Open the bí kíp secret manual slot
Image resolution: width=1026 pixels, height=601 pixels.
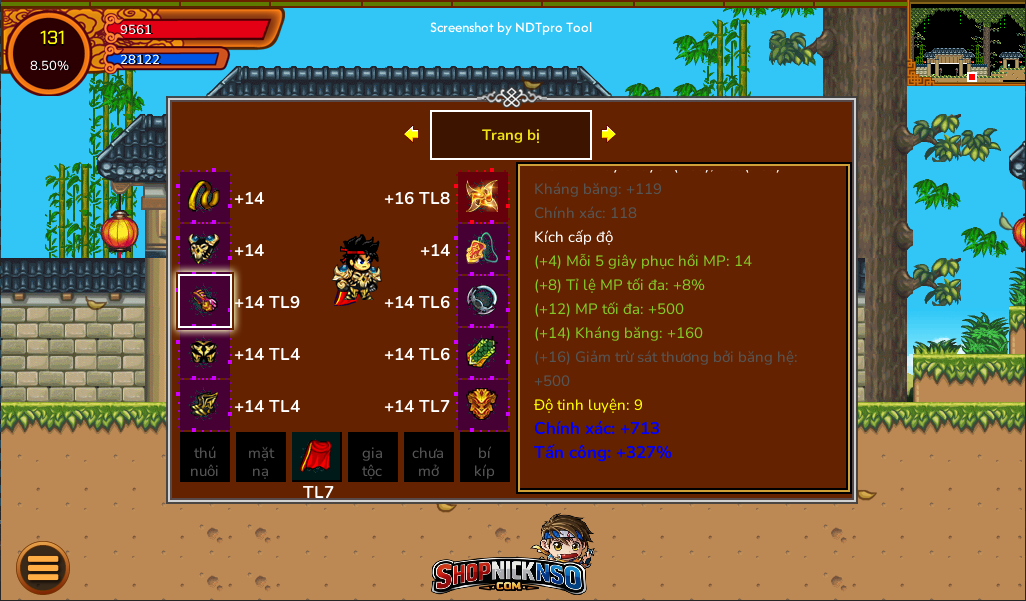484,457
